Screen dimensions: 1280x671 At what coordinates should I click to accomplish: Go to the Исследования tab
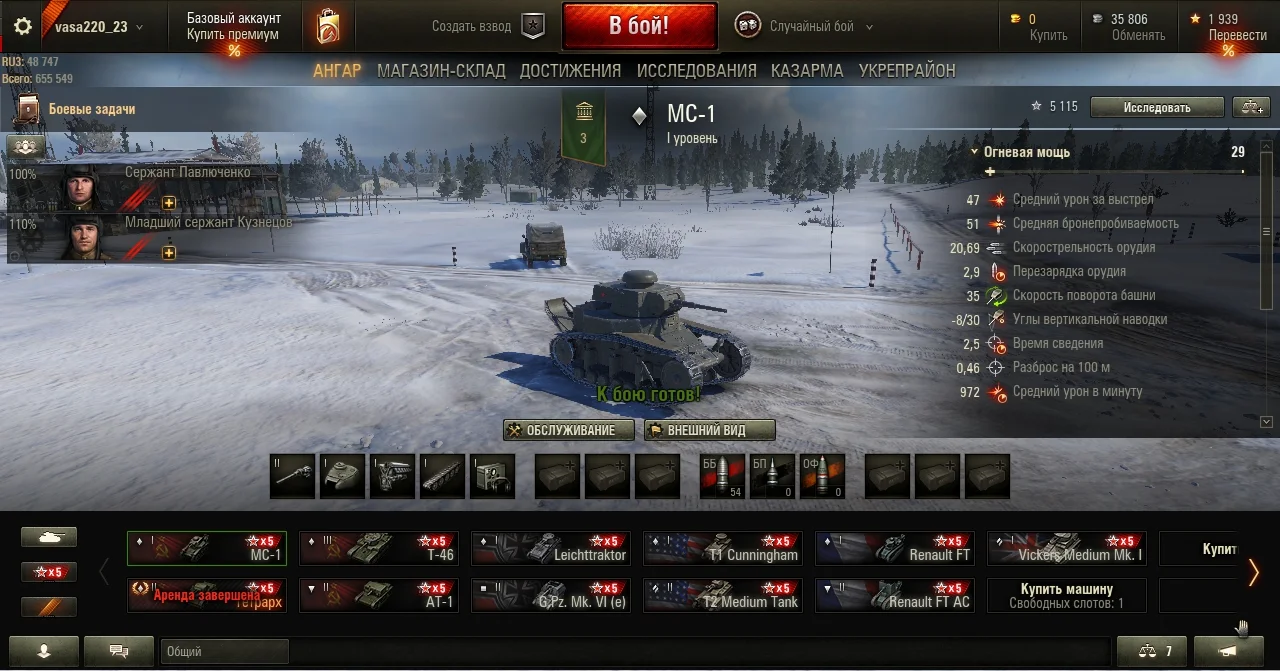pos(696,71)
